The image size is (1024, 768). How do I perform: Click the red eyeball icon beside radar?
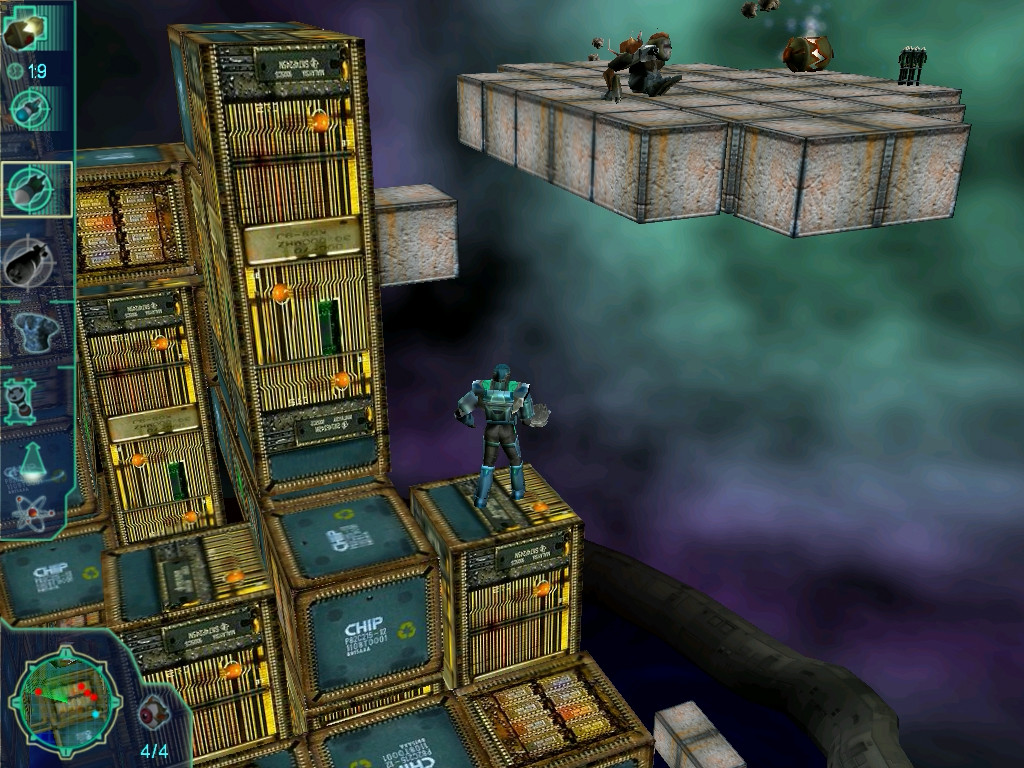click(154, 710)
